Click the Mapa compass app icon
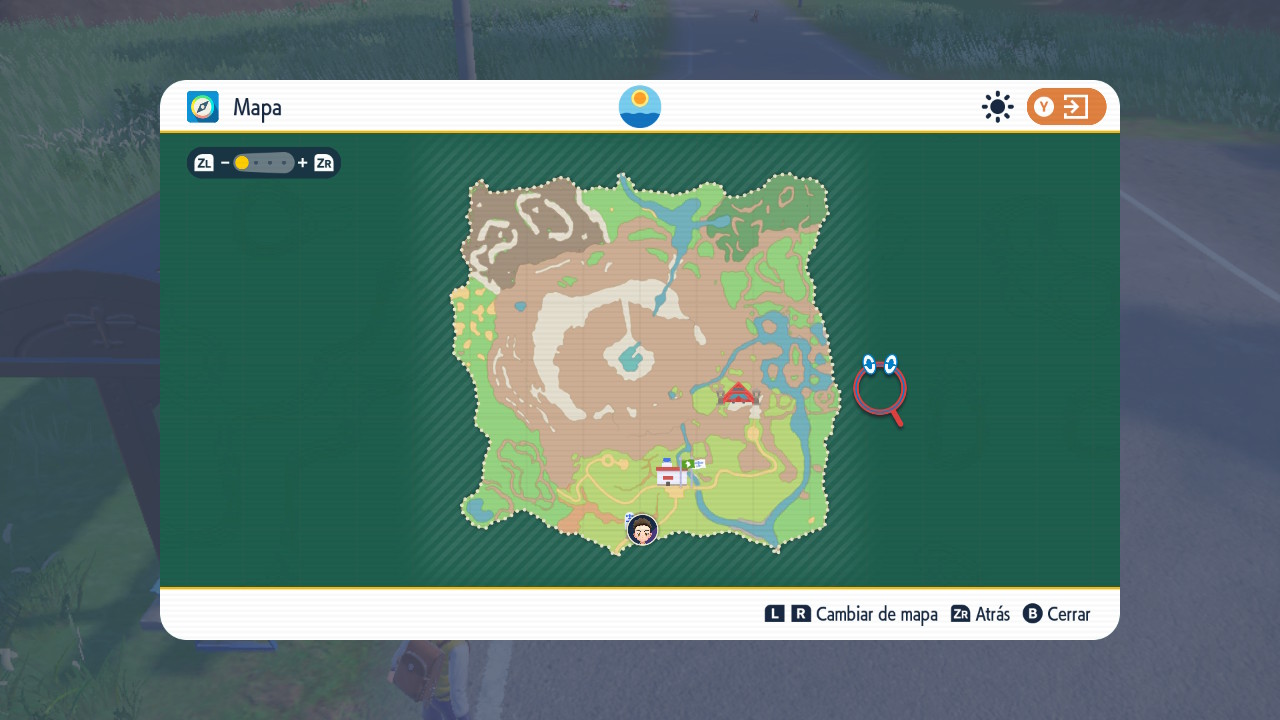1280x720 pixels. (x=203, y=107)
